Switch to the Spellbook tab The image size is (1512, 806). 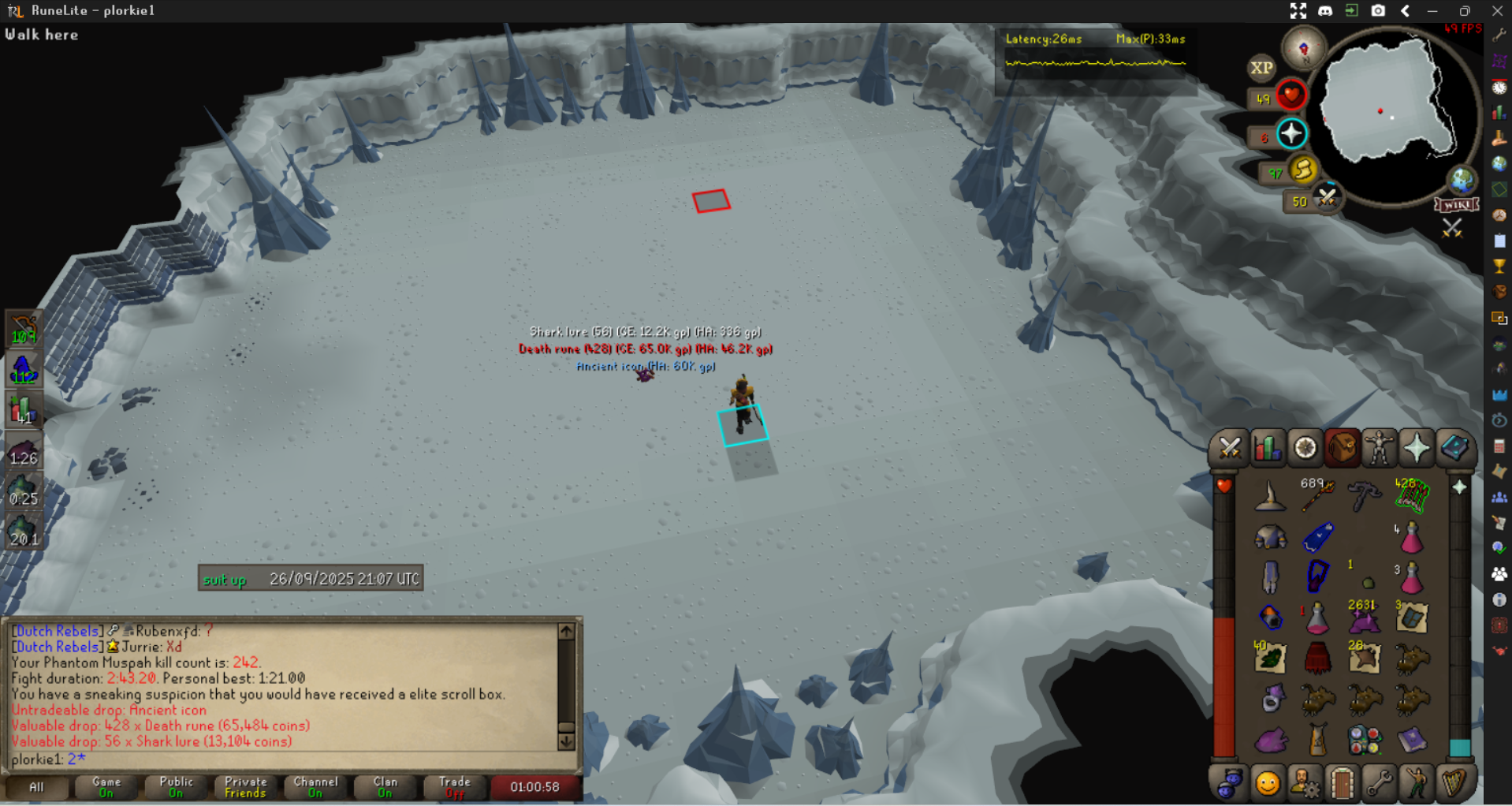click(1454, 449)
